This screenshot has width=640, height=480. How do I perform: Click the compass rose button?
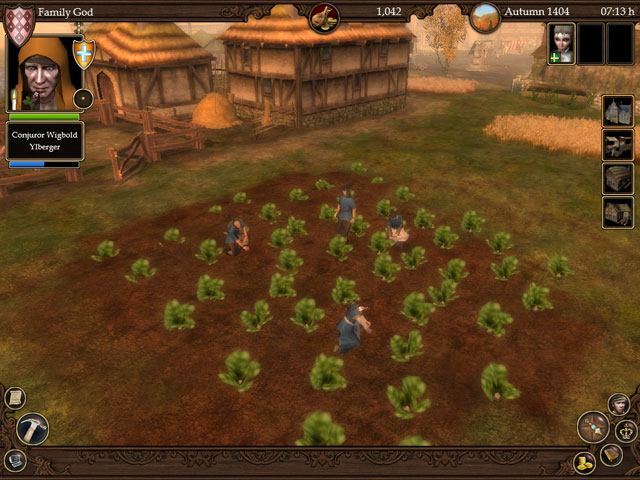click(593, 427)
